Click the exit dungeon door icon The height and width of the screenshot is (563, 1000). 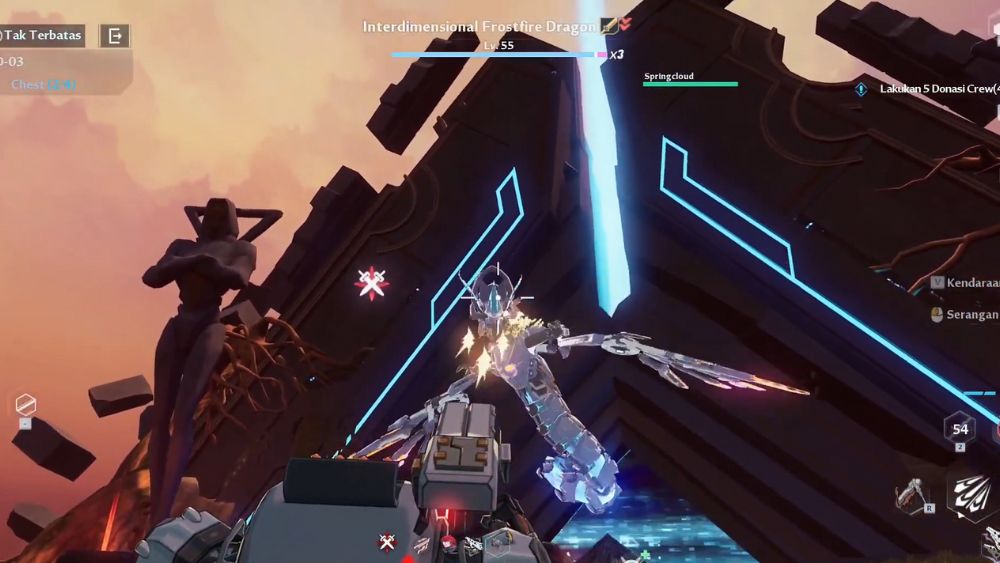click(x=115, y=36)
